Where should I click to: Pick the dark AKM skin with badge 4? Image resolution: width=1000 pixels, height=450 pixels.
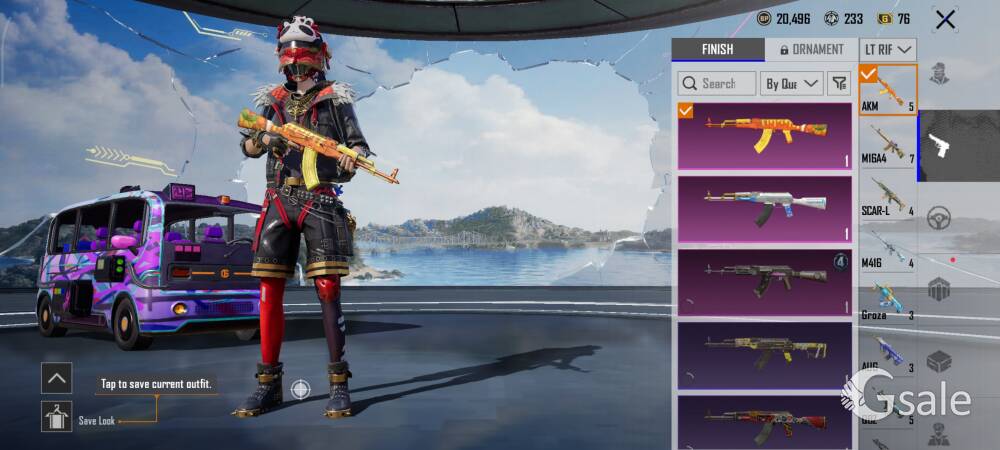click(x=765, y=281)
